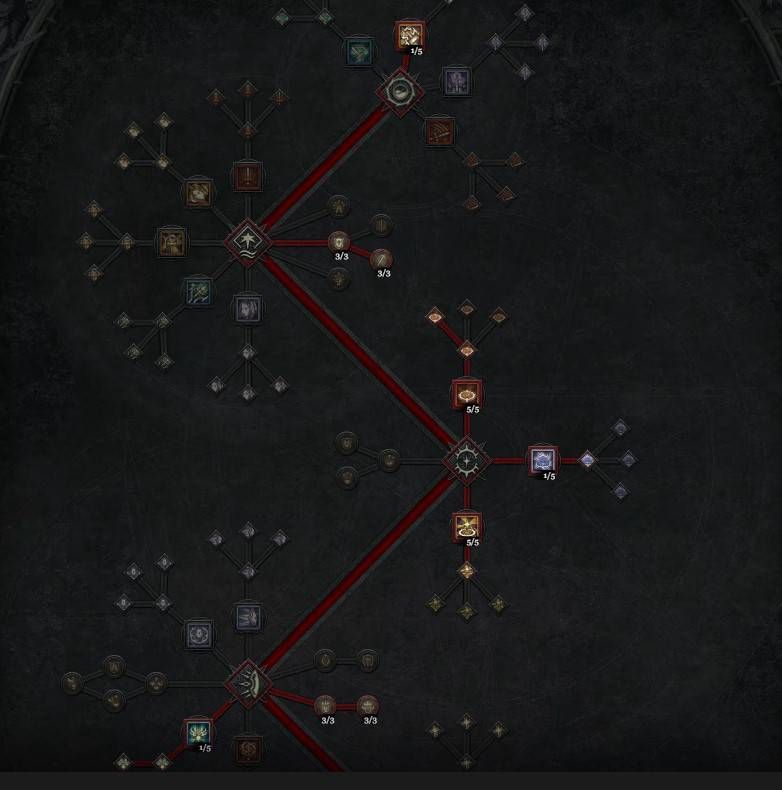Open the golden skill node ranked 1/5

(409, 37)
